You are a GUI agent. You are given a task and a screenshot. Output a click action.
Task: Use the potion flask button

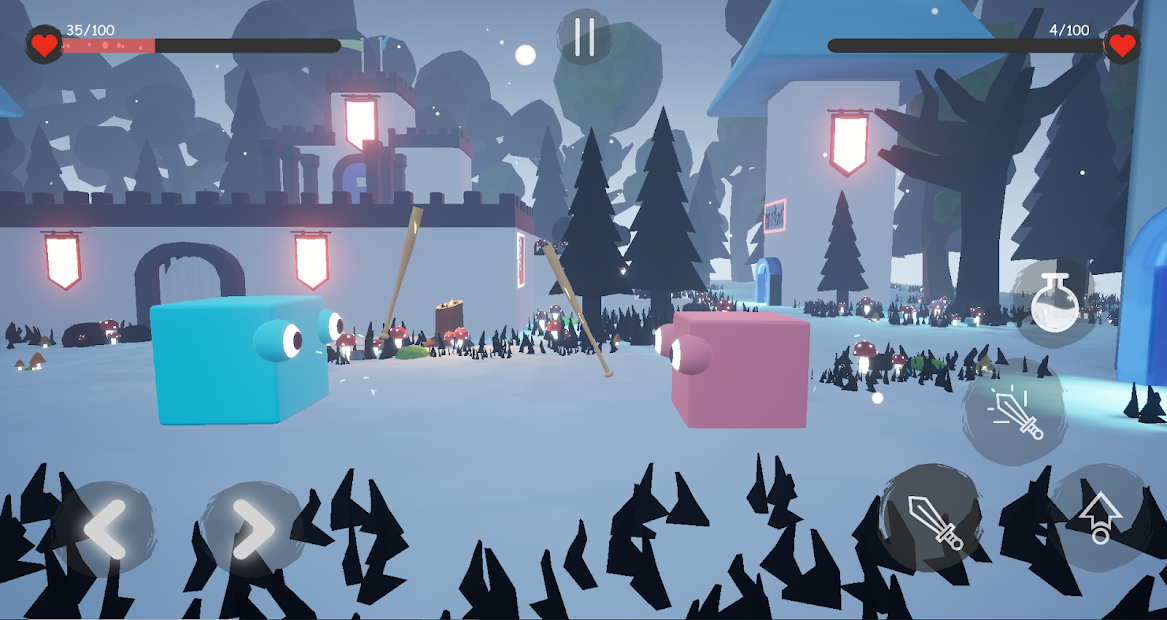1053,302
